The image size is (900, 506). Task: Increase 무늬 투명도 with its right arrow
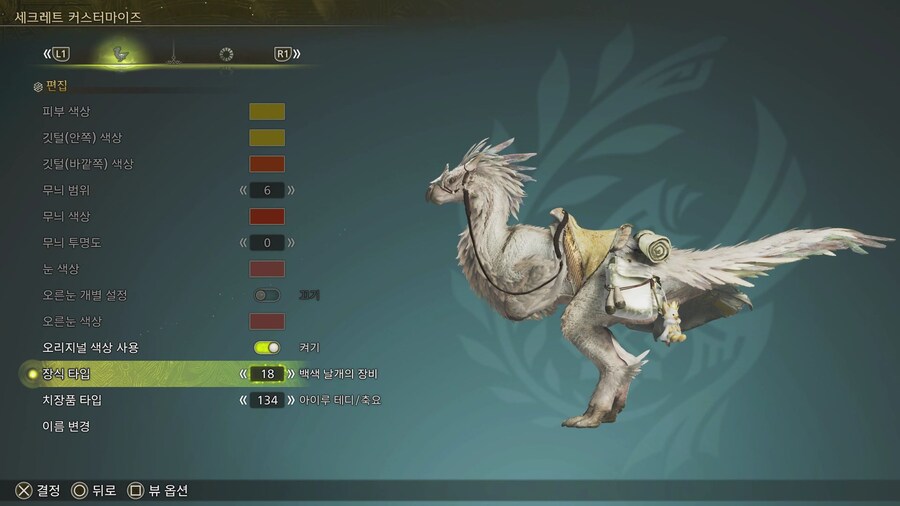[291, 242]
